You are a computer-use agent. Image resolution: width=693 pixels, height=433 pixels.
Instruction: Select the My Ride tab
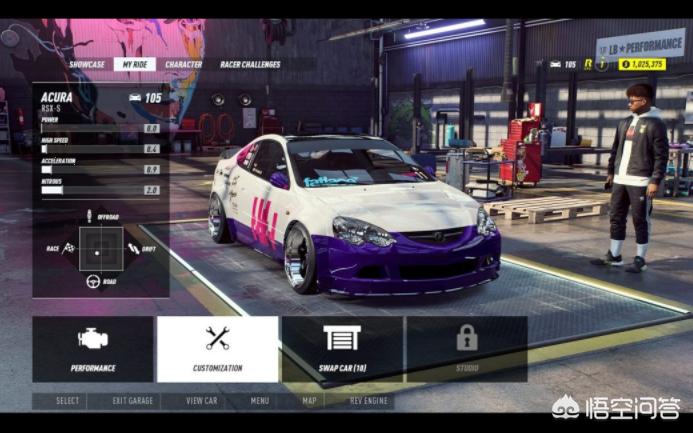pyautogui.click(x=132, y=64)
